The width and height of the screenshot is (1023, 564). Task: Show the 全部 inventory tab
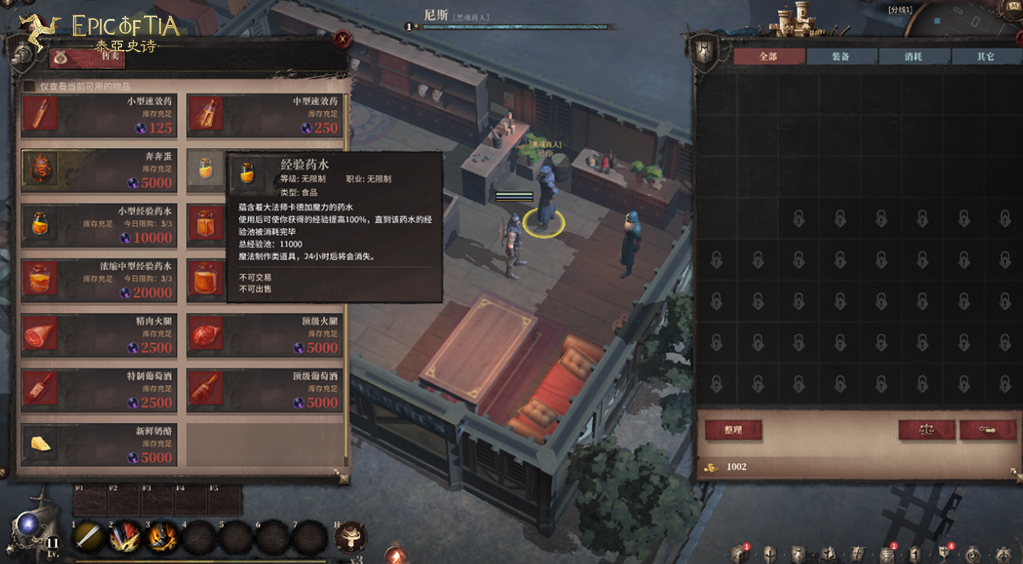768,57
